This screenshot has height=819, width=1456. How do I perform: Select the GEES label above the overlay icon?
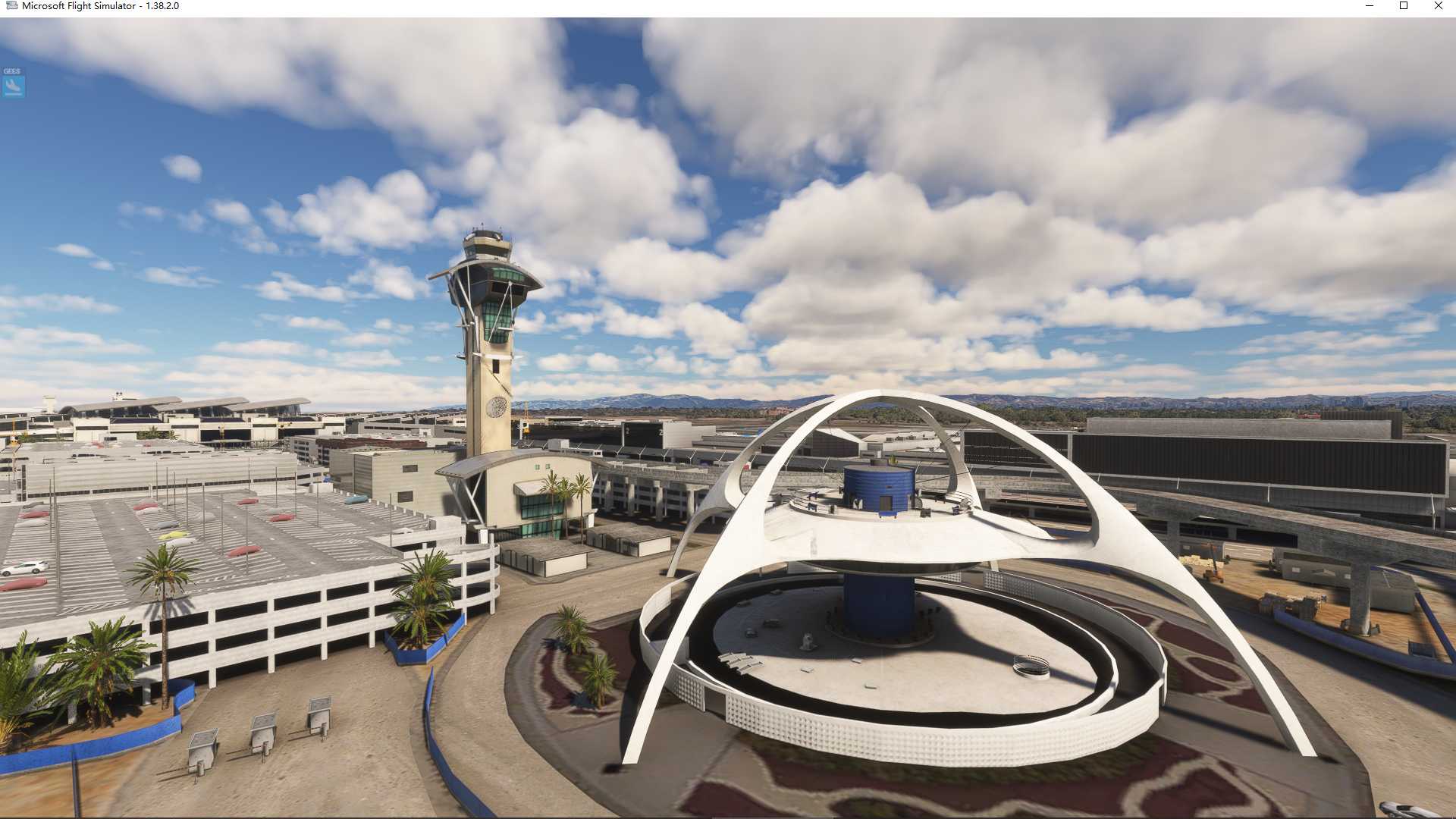[x=11, y=71]
